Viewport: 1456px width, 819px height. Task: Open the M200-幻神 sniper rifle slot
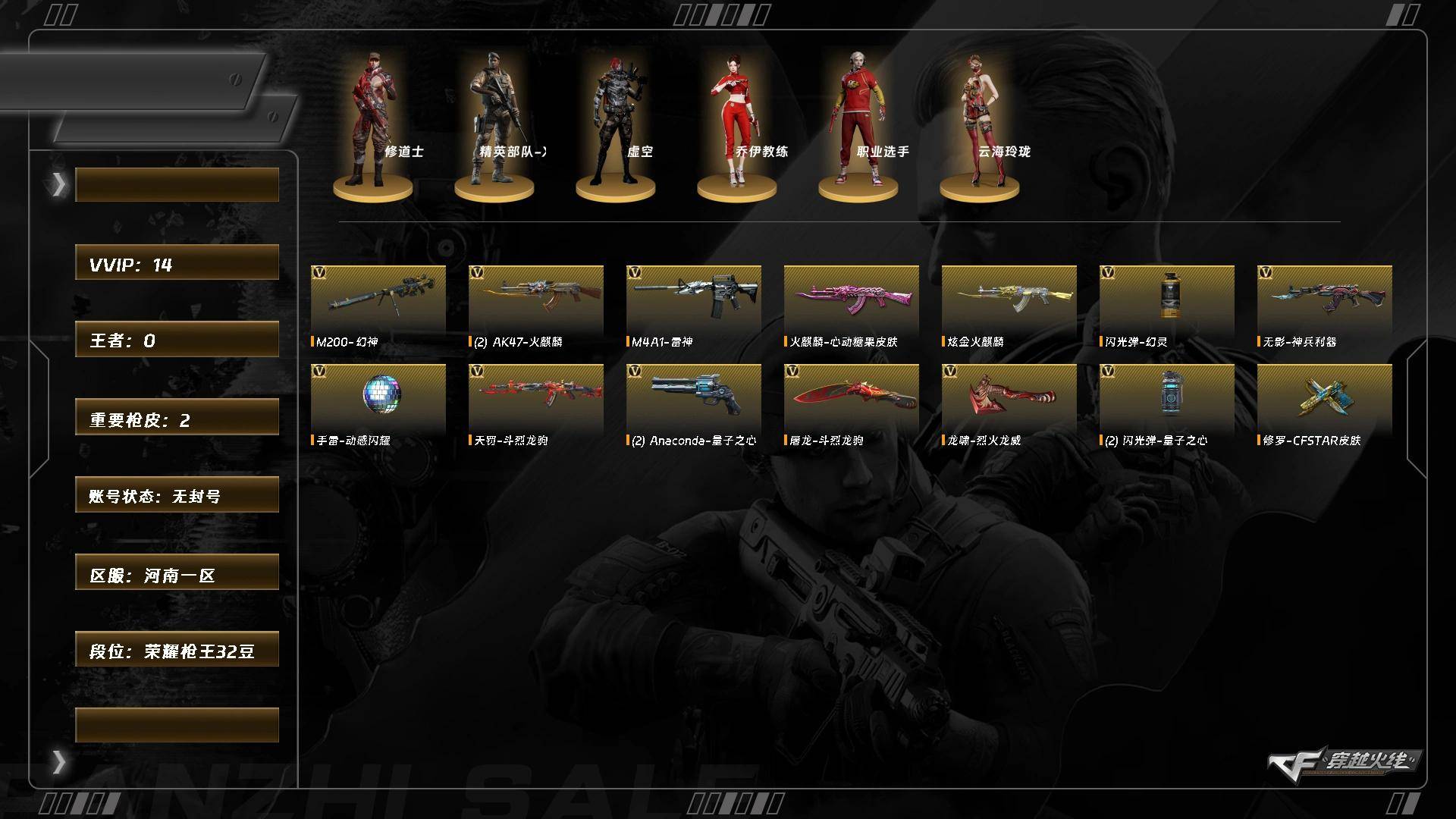(378, 299)
